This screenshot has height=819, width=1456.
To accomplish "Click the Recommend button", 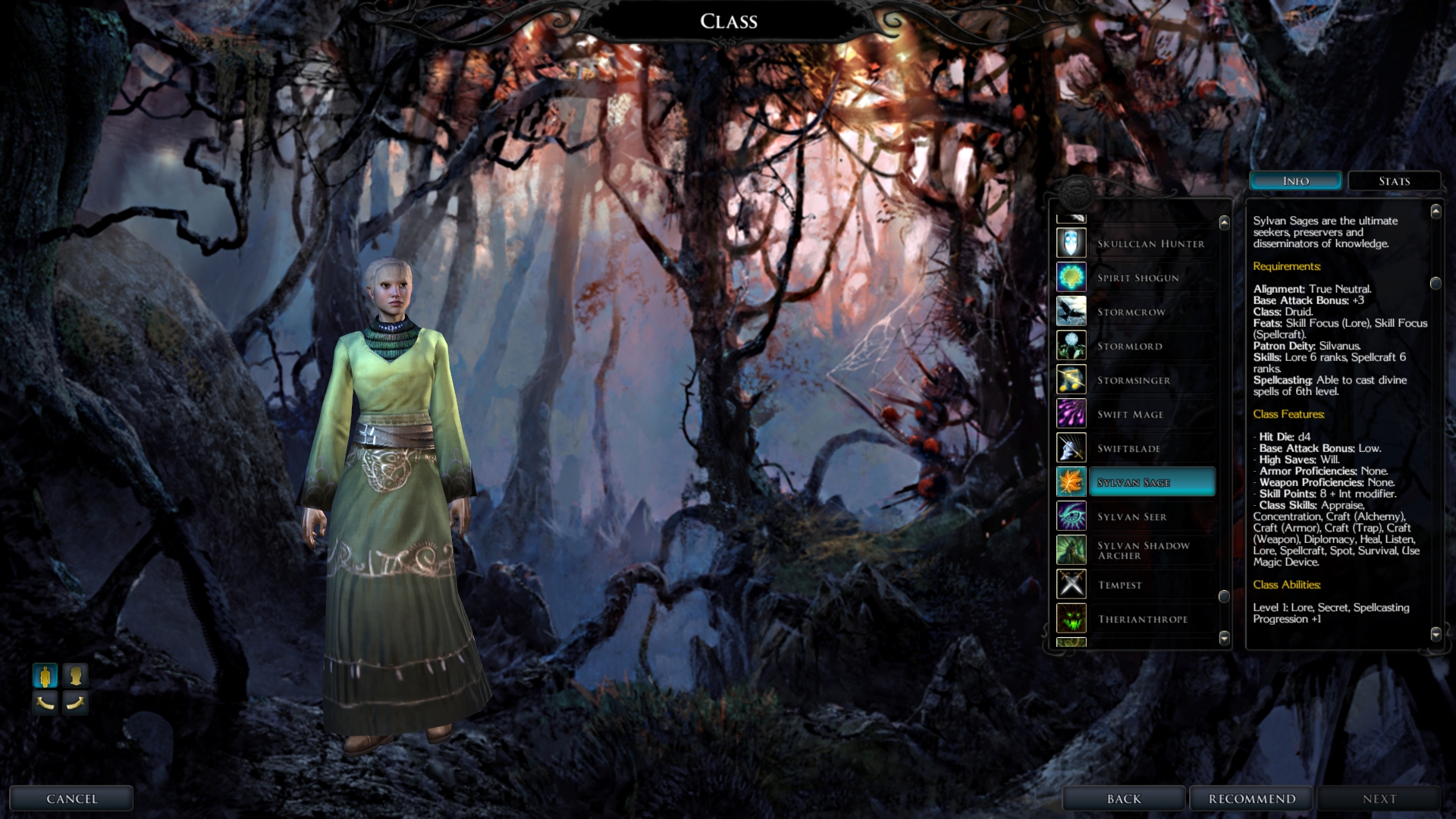I will 1252,799.
